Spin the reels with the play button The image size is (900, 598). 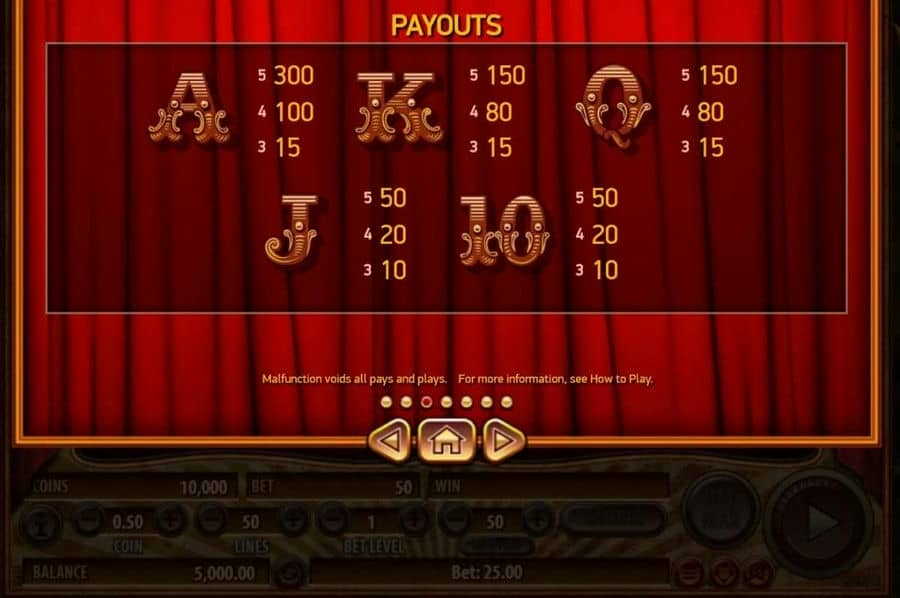click(822, 520)
